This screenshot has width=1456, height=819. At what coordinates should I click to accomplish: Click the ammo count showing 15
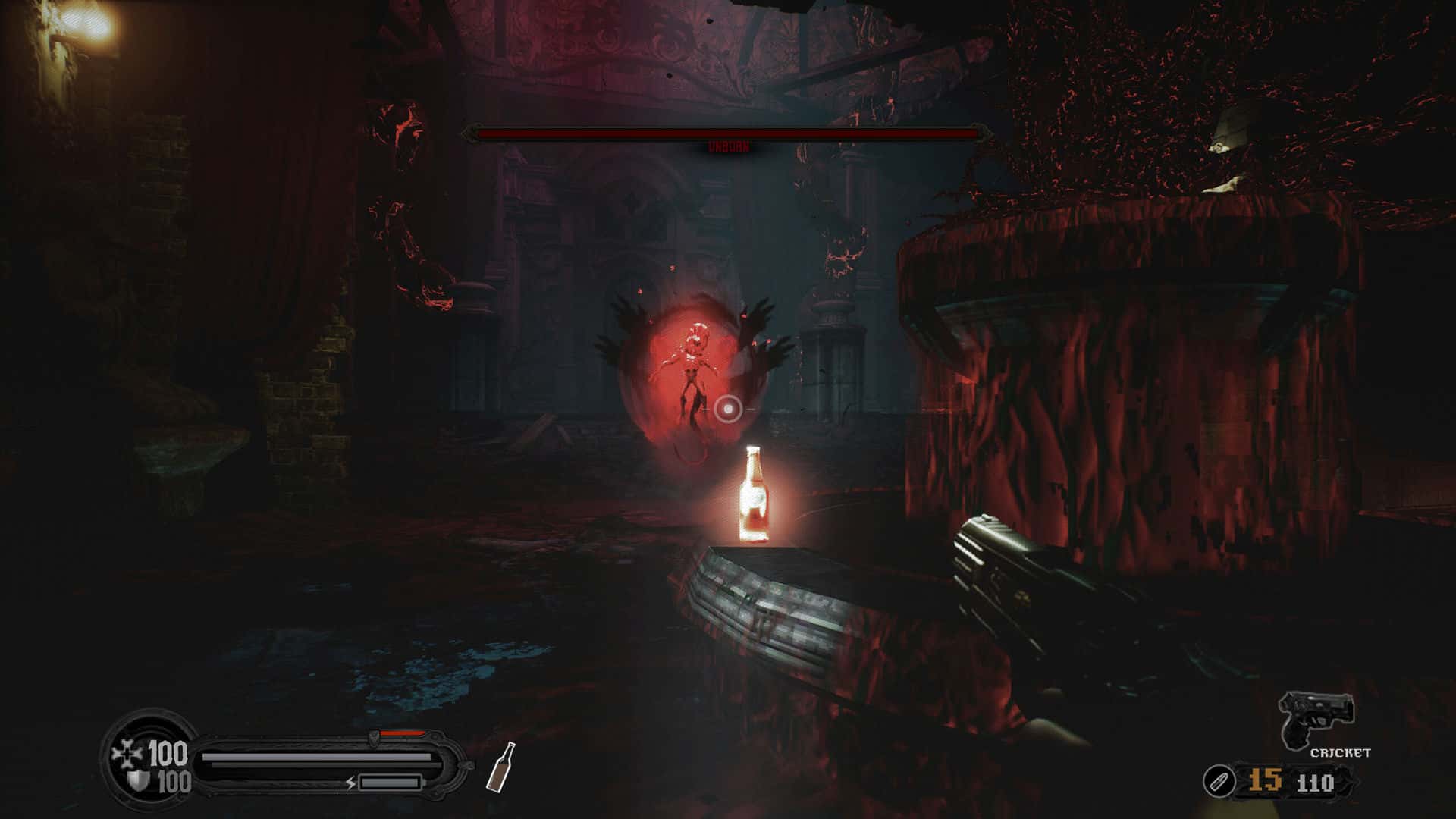click(1265, 780)
